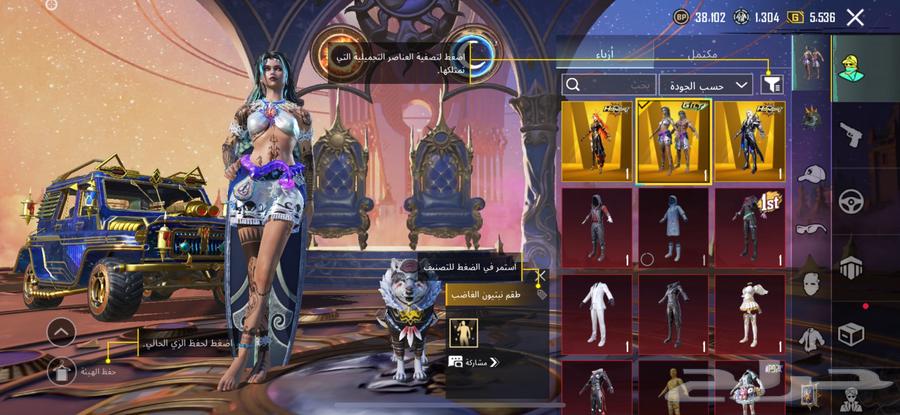This screenshot has width=900, height=415.
Task: Select the white angel-winged dress outfit
Action: (749, 313)
